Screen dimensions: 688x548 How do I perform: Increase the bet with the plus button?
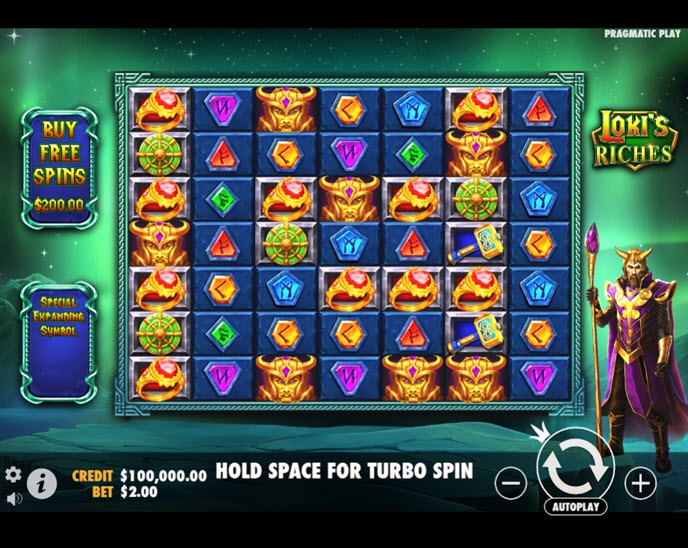coord(640,483)
